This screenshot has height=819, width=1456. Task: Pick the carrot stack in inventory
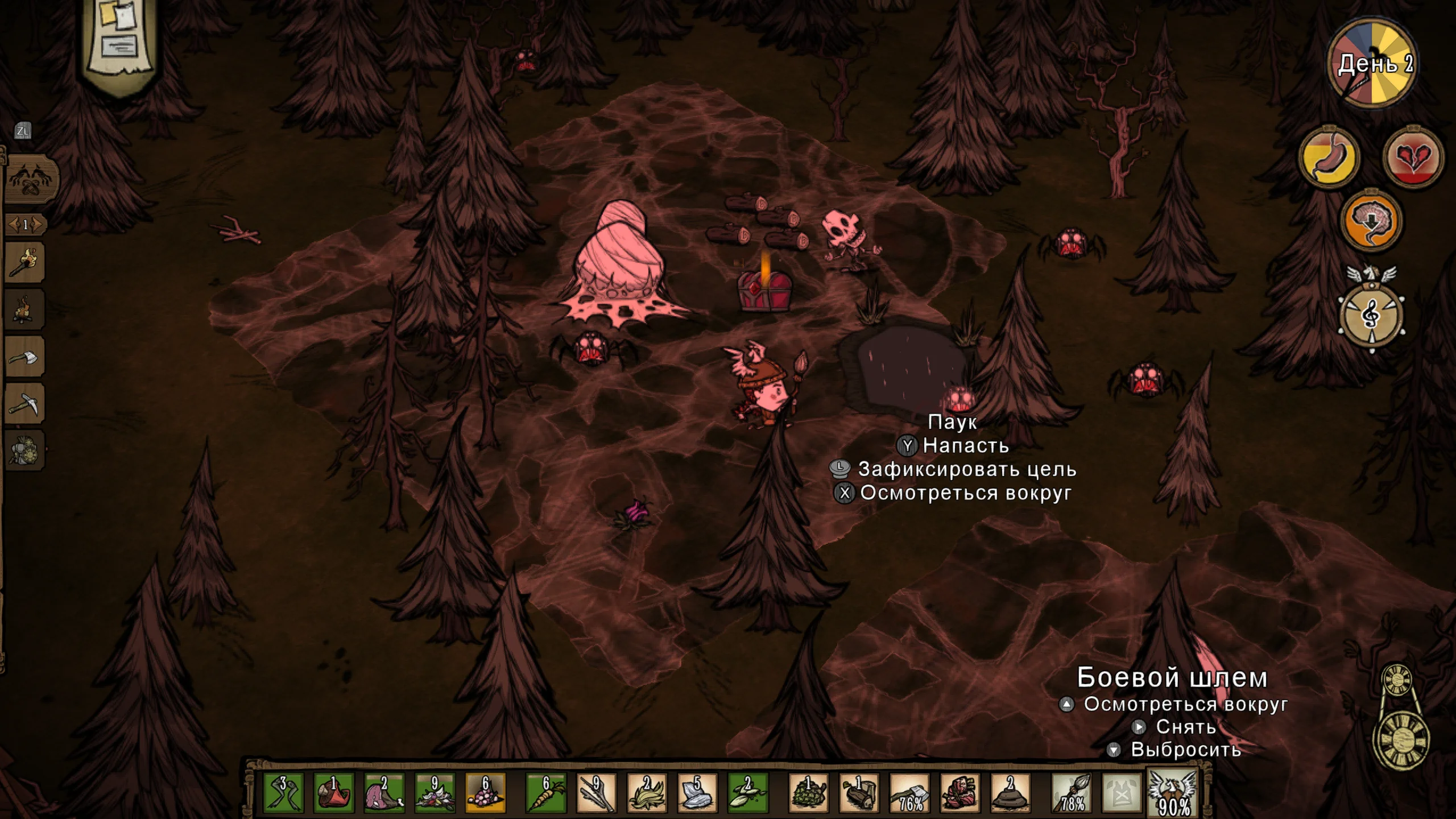click(x=546, y=792)
